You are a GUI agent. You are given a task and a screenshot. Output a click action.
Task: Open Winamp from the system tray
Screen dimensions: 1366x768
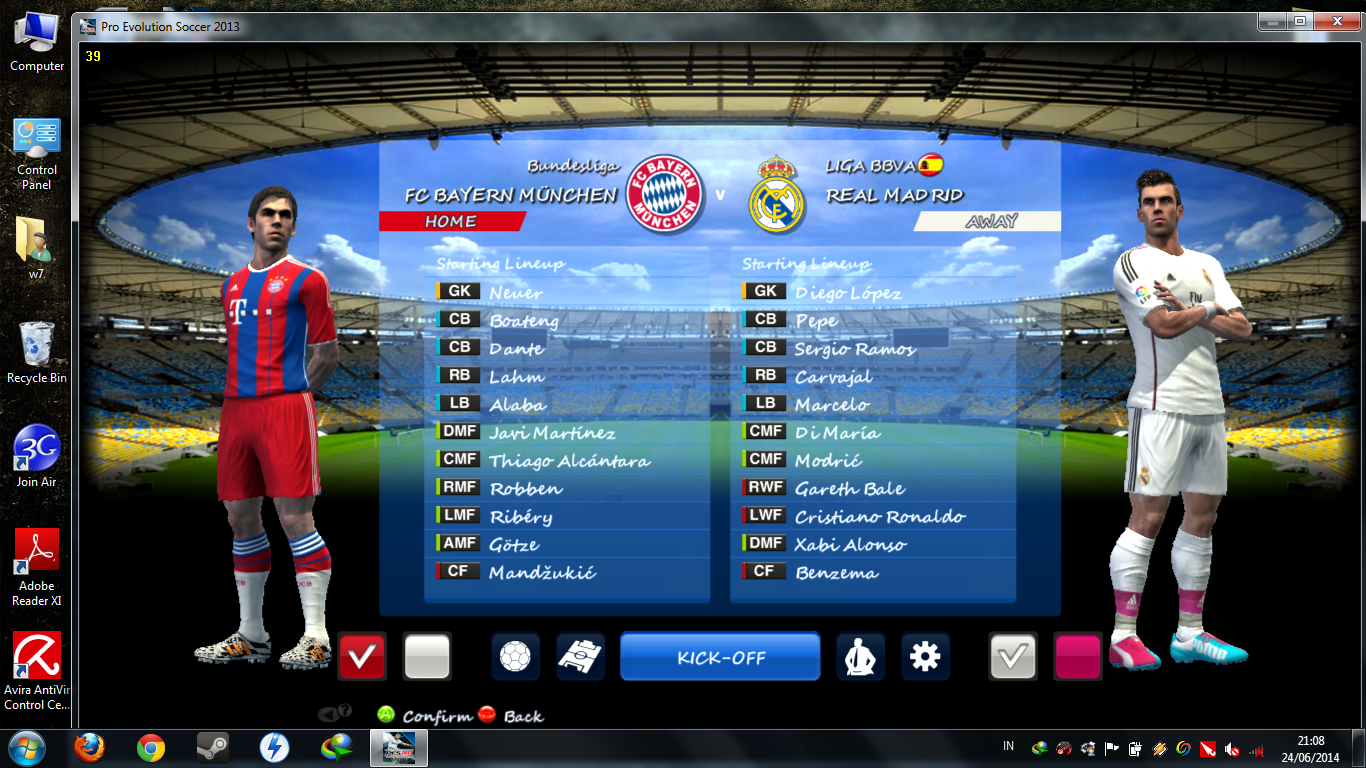tap(1157, 748)
